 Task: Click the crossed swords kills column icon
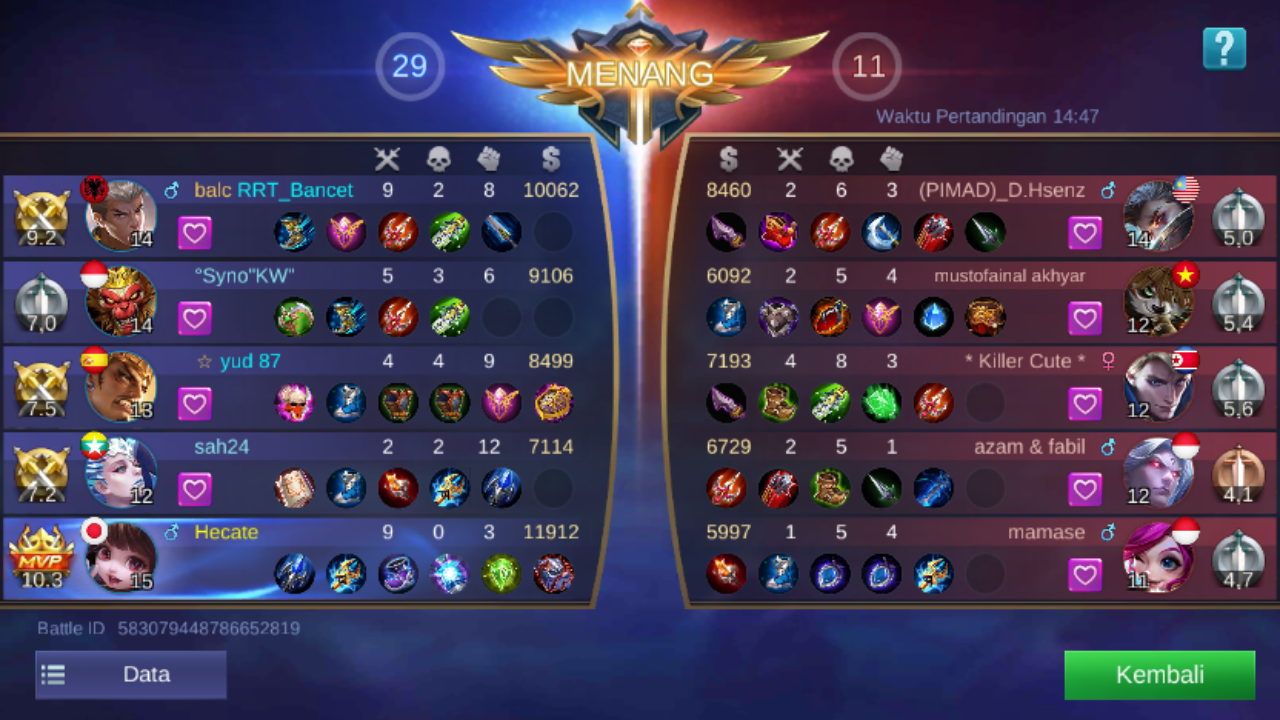click(387, 158)
